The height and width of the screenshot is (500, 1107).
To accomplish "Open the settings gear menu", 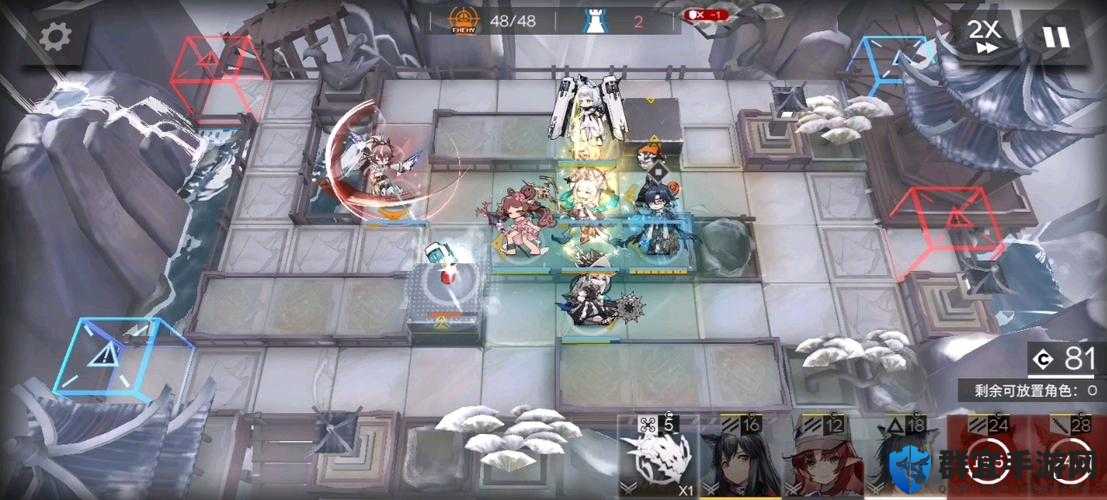I will (55, 37).
